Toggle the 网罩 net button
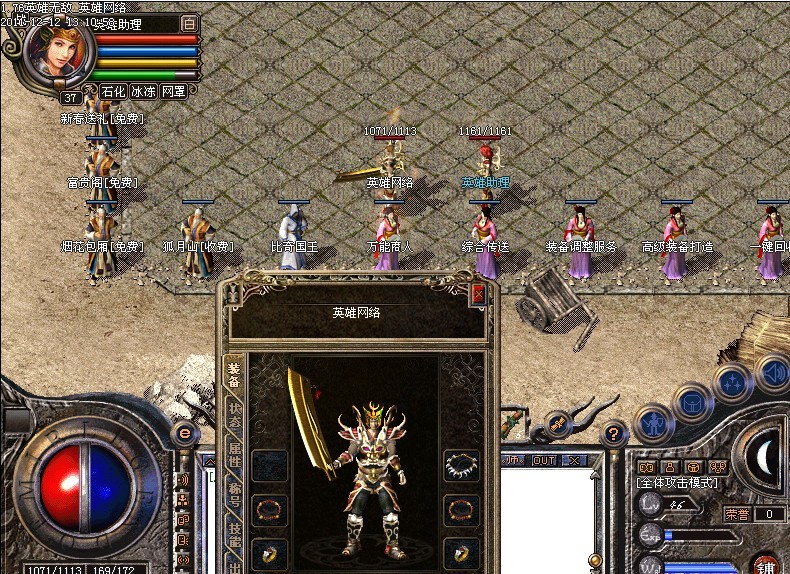 pyautogui.click(x=174, y=91)
